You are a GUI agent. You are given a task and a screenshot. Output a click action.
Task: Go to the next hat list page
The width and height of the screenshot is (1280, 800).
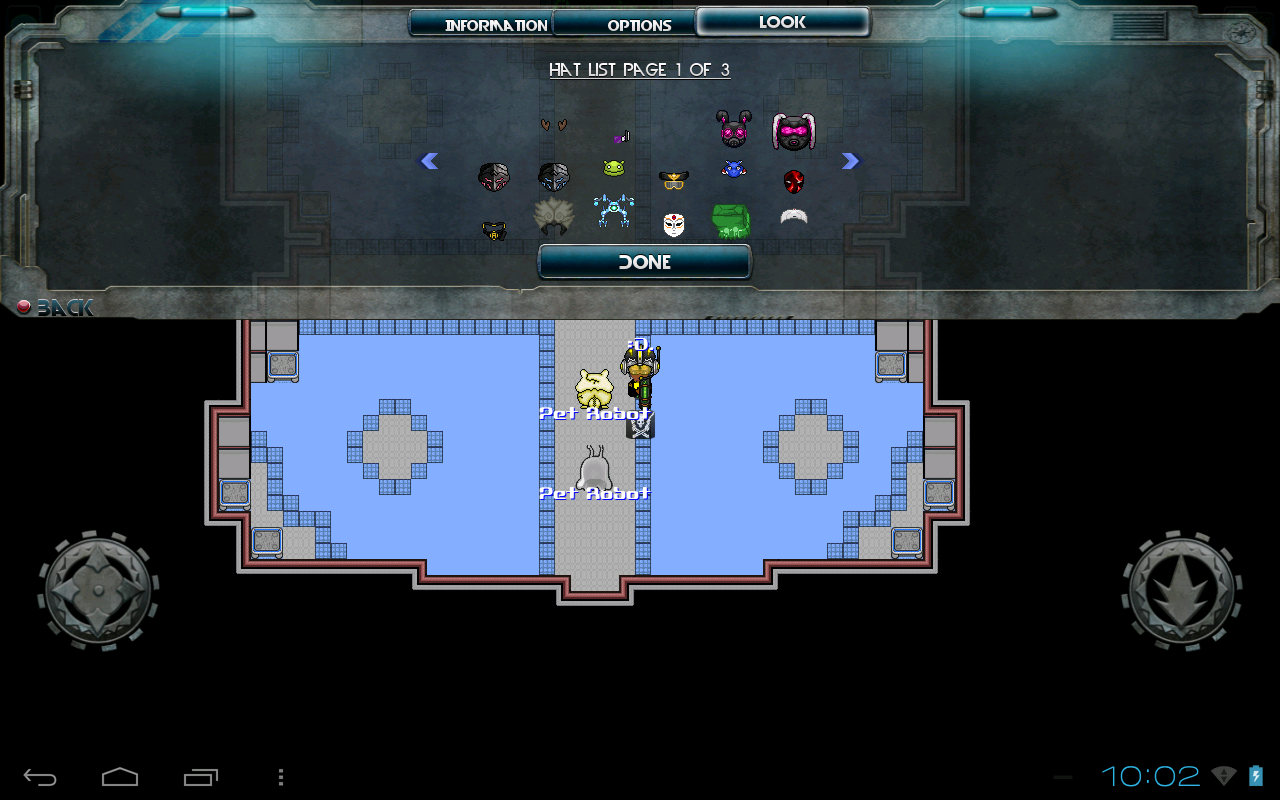coord(851,161)
